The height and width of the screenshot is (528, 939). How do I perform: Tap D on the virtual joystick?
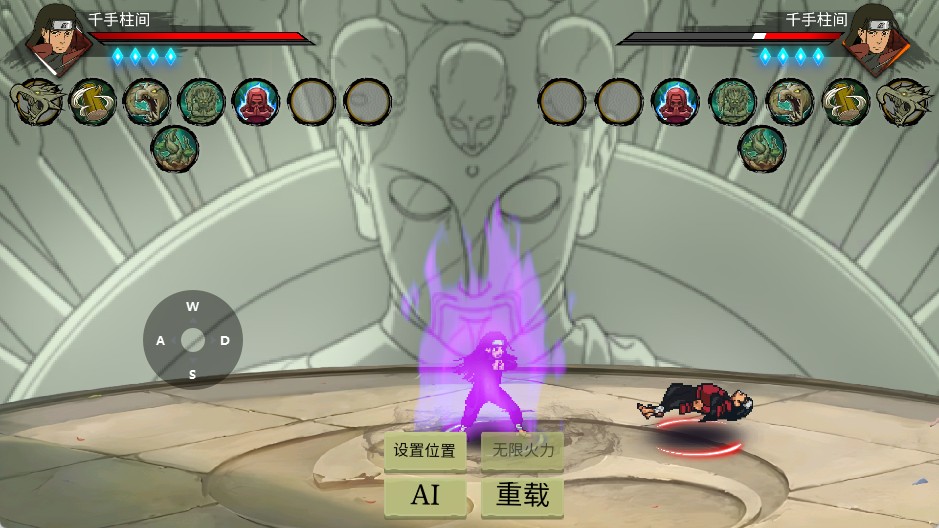225,341
